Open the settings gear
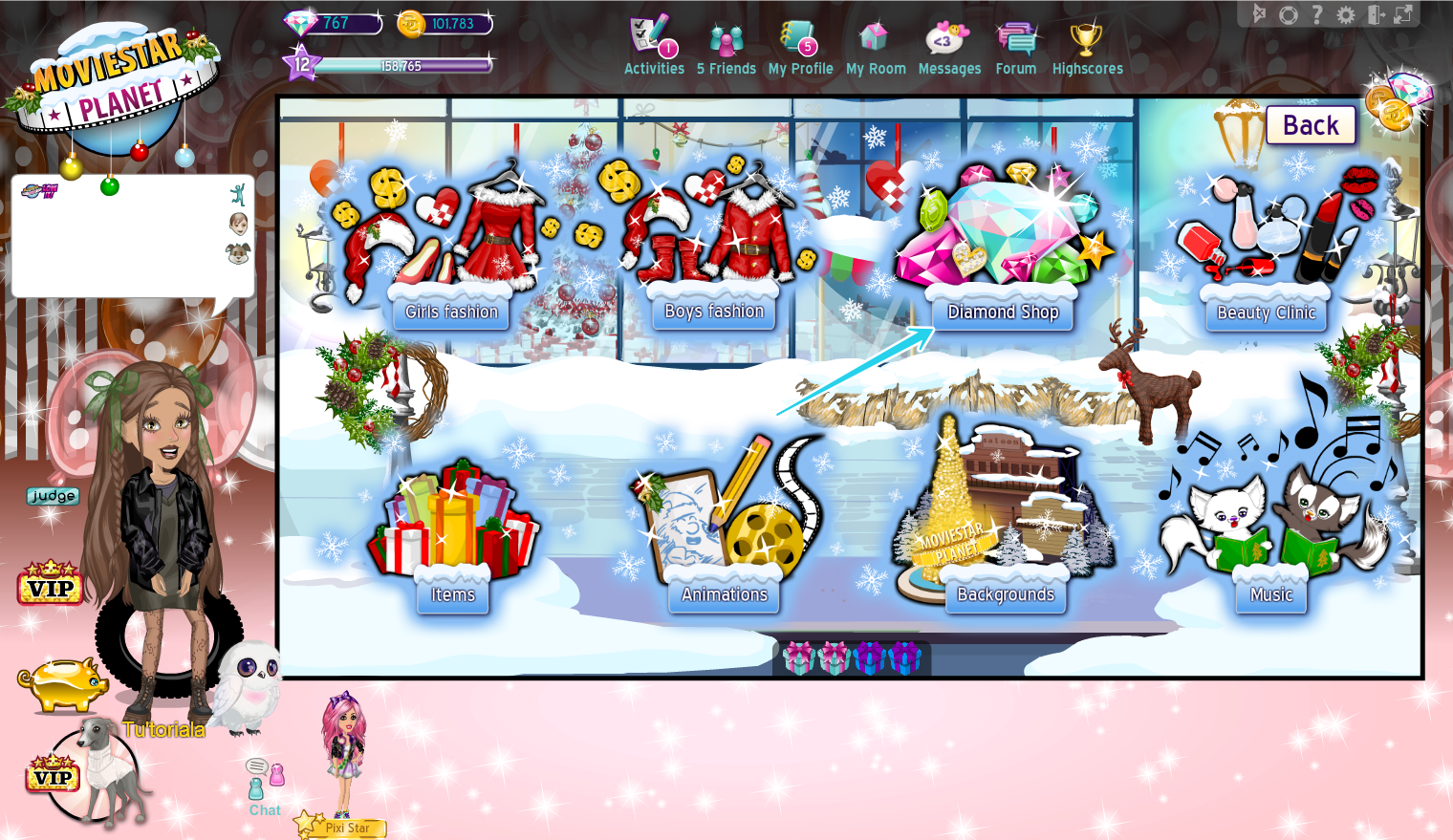The width and height of the screenshot is (1453, 840). 1347,13
